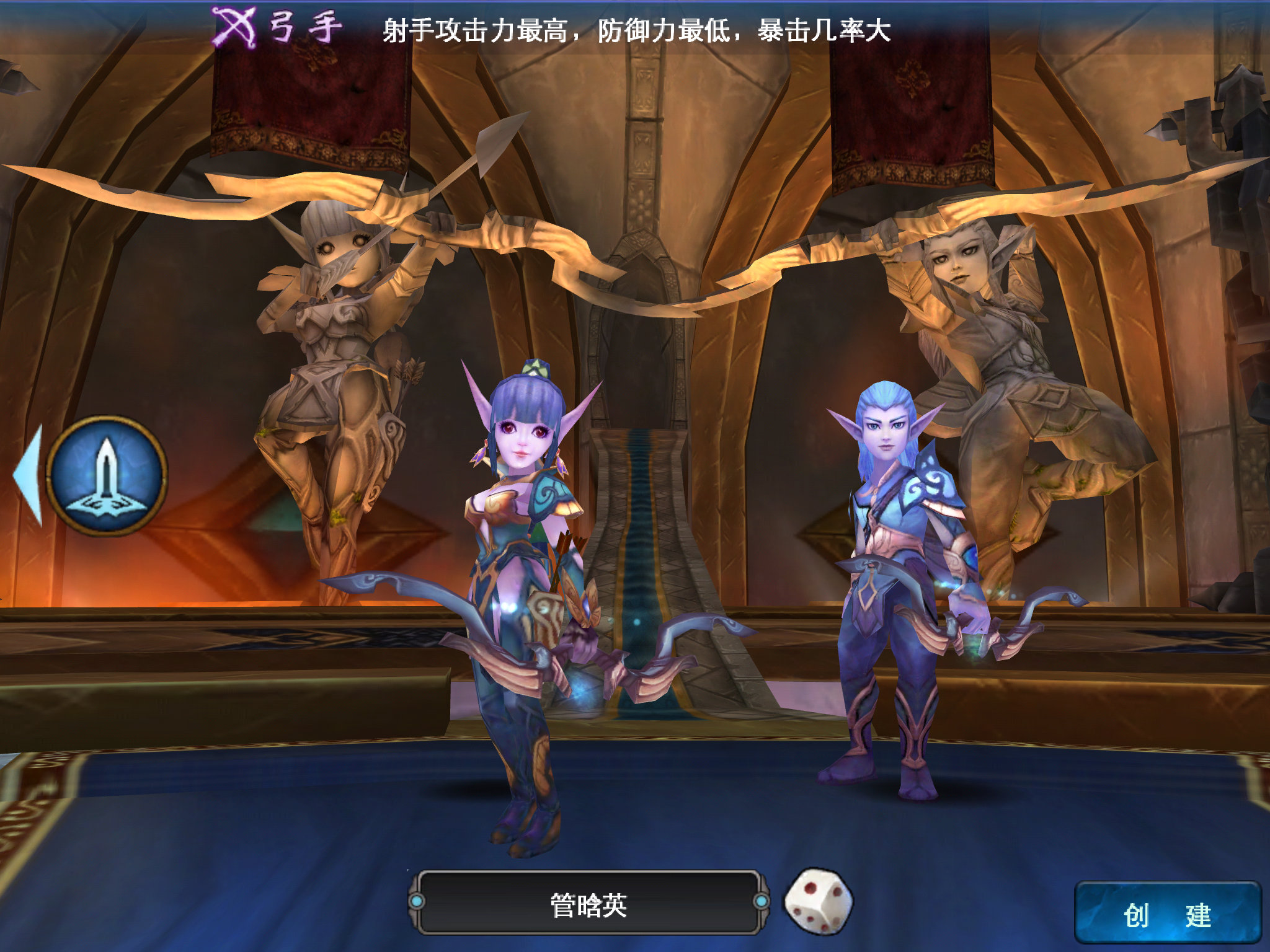Screen dimensions: 1270x952
Task: Choose the sword class icon
Action: tap(107, 475)
